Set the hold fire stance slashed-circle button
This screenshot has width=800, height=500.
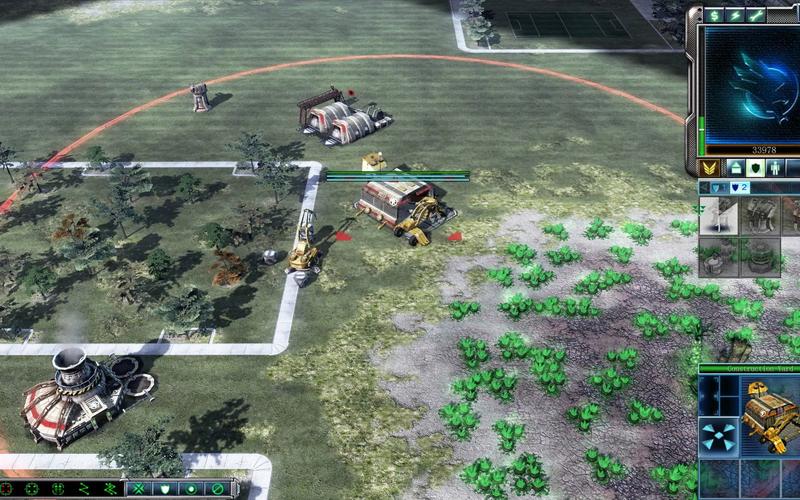tap(216, 489)
